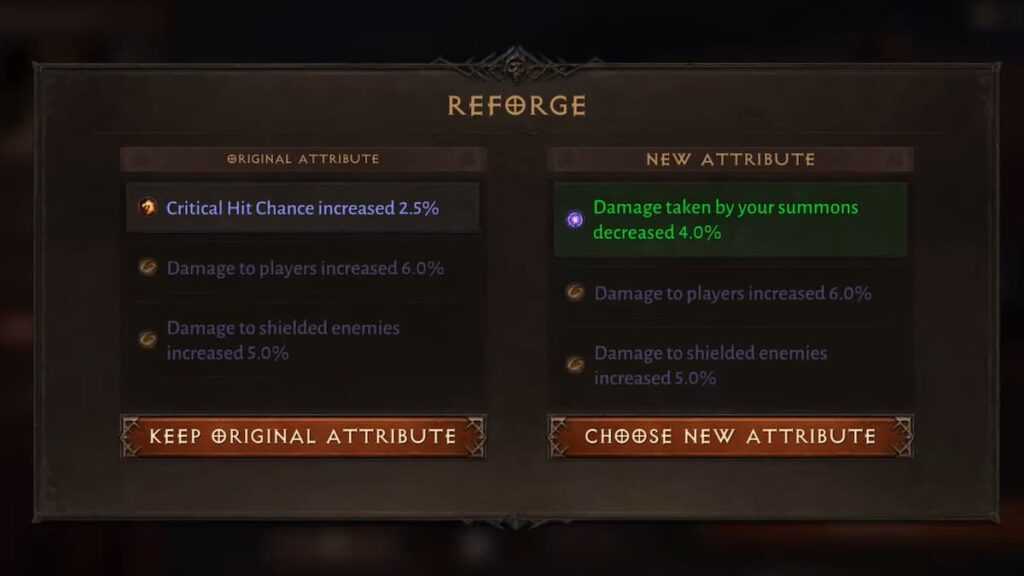
Task: Select the Critical Hit Chance attribute row
Action: click(x=302, y=208)
